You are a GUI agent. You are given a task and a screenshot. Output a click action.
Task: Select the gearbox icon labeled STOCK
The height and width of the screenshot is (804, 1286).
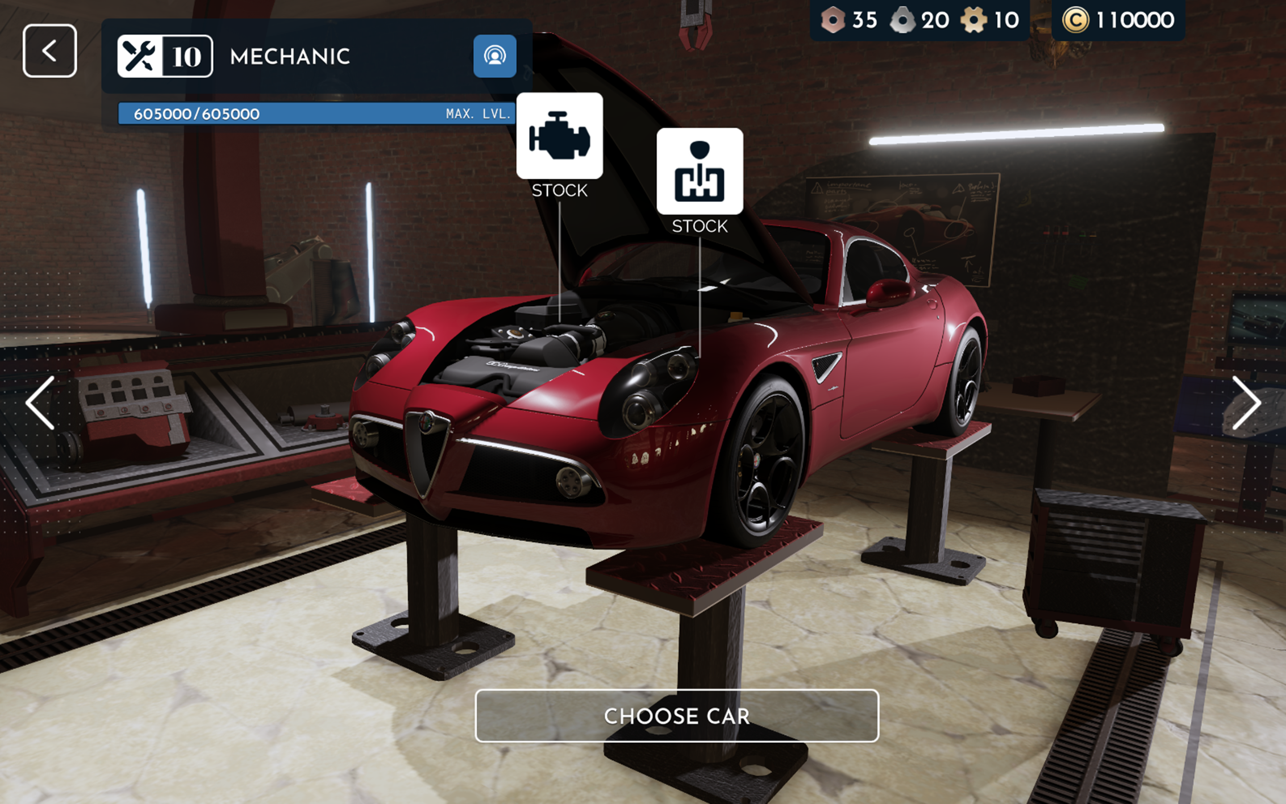[699, 171]
